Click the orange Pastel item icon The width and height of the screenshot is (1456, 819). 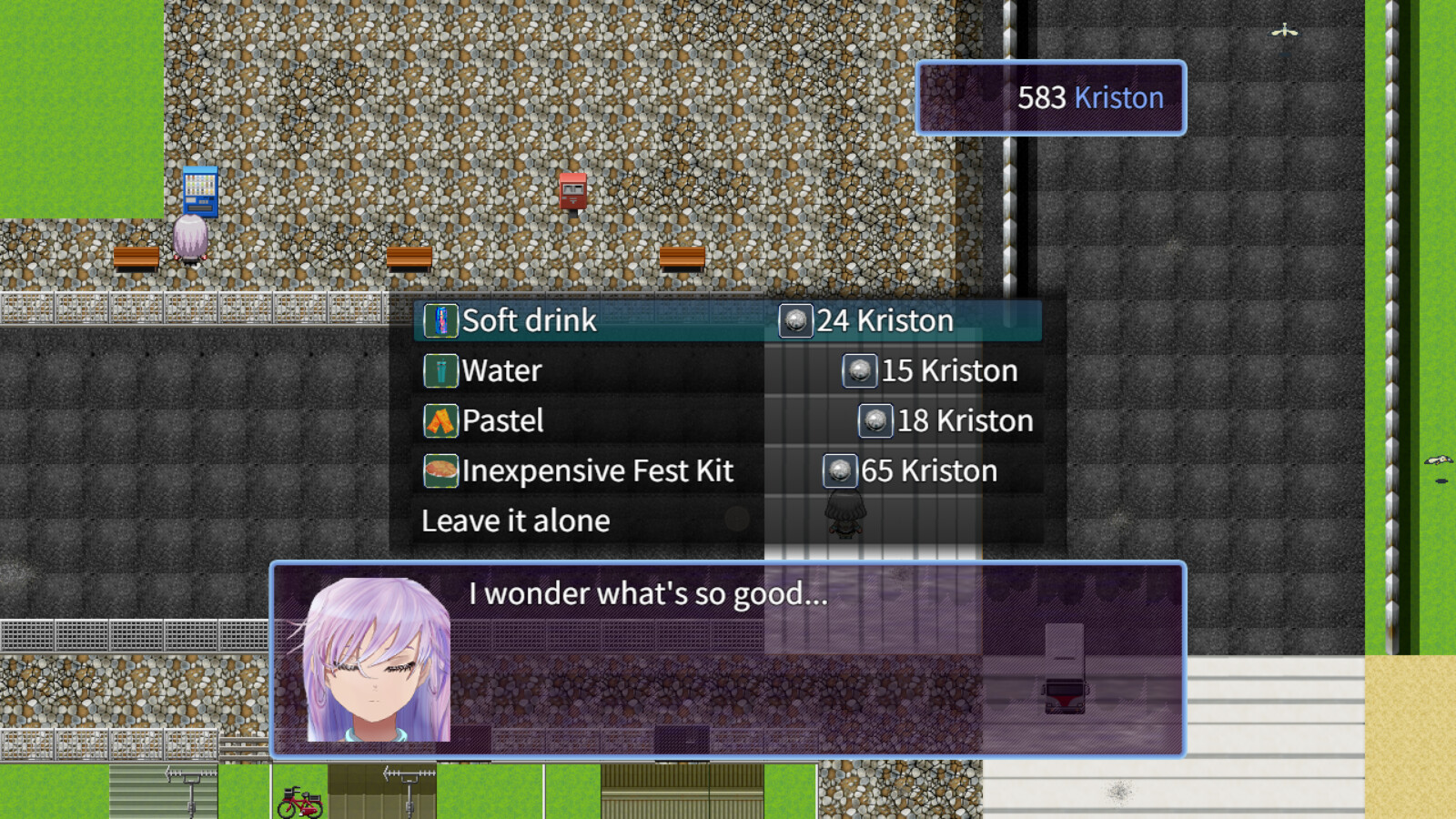441,420
